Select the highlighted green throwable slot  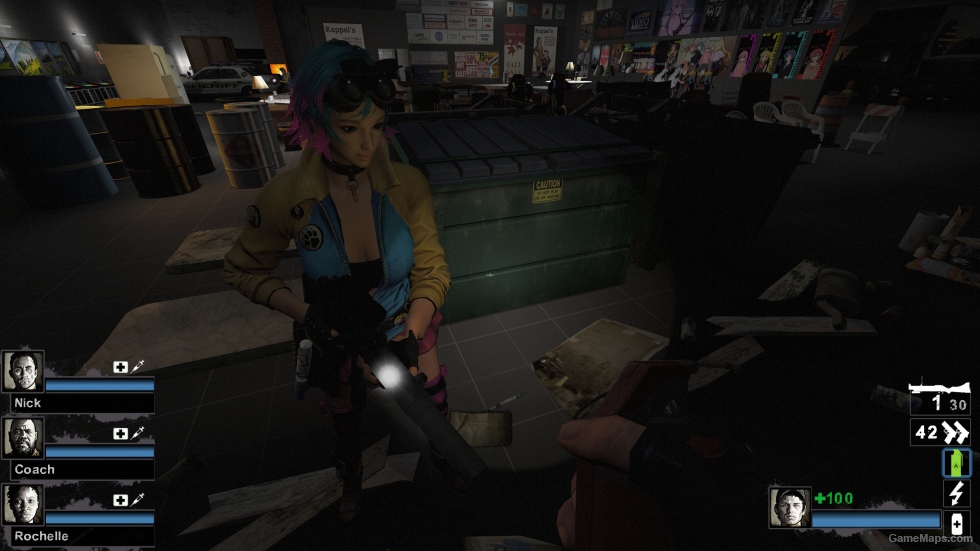click(956, 463)
